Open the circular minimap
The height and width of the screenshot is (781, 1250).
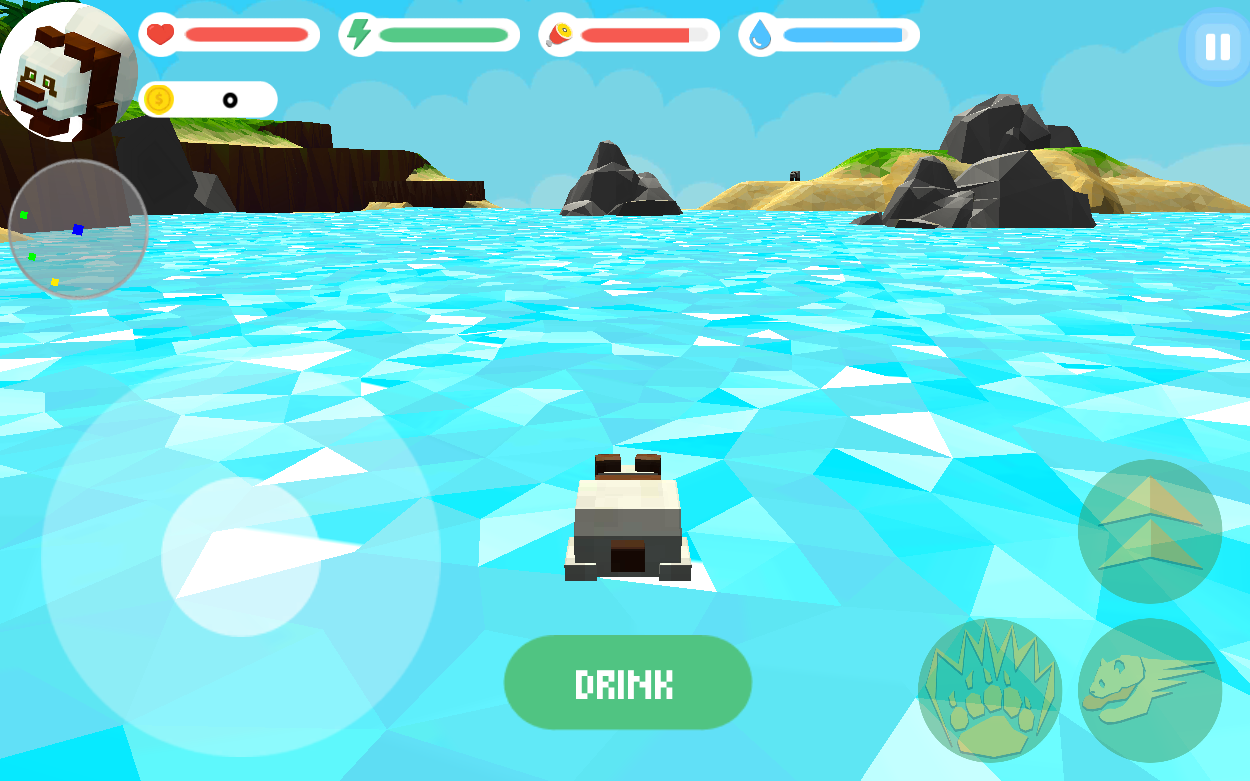(x=78, y=229)
